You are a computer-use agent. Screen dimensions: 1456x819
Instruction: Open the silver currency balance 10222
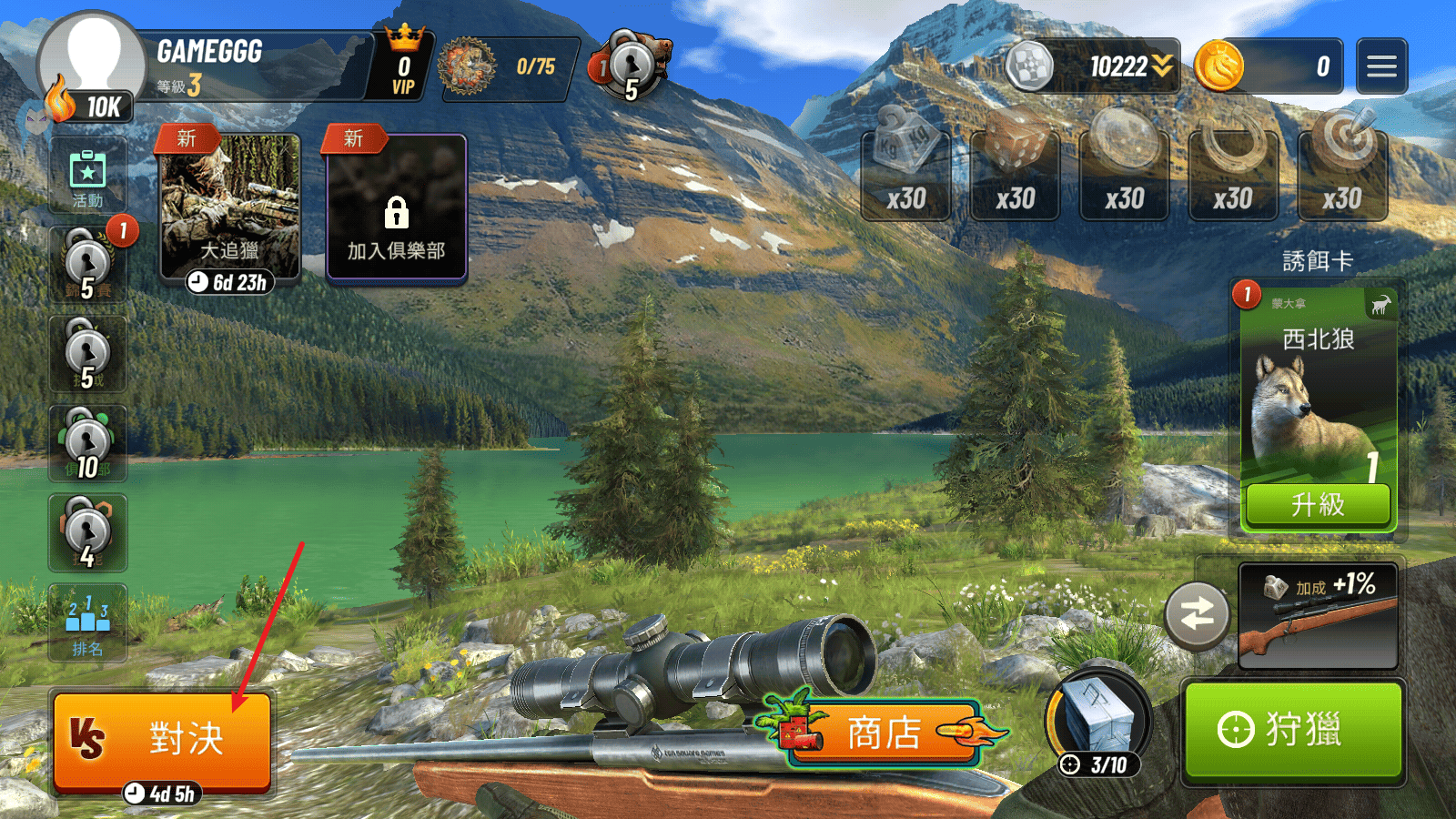1092,66
